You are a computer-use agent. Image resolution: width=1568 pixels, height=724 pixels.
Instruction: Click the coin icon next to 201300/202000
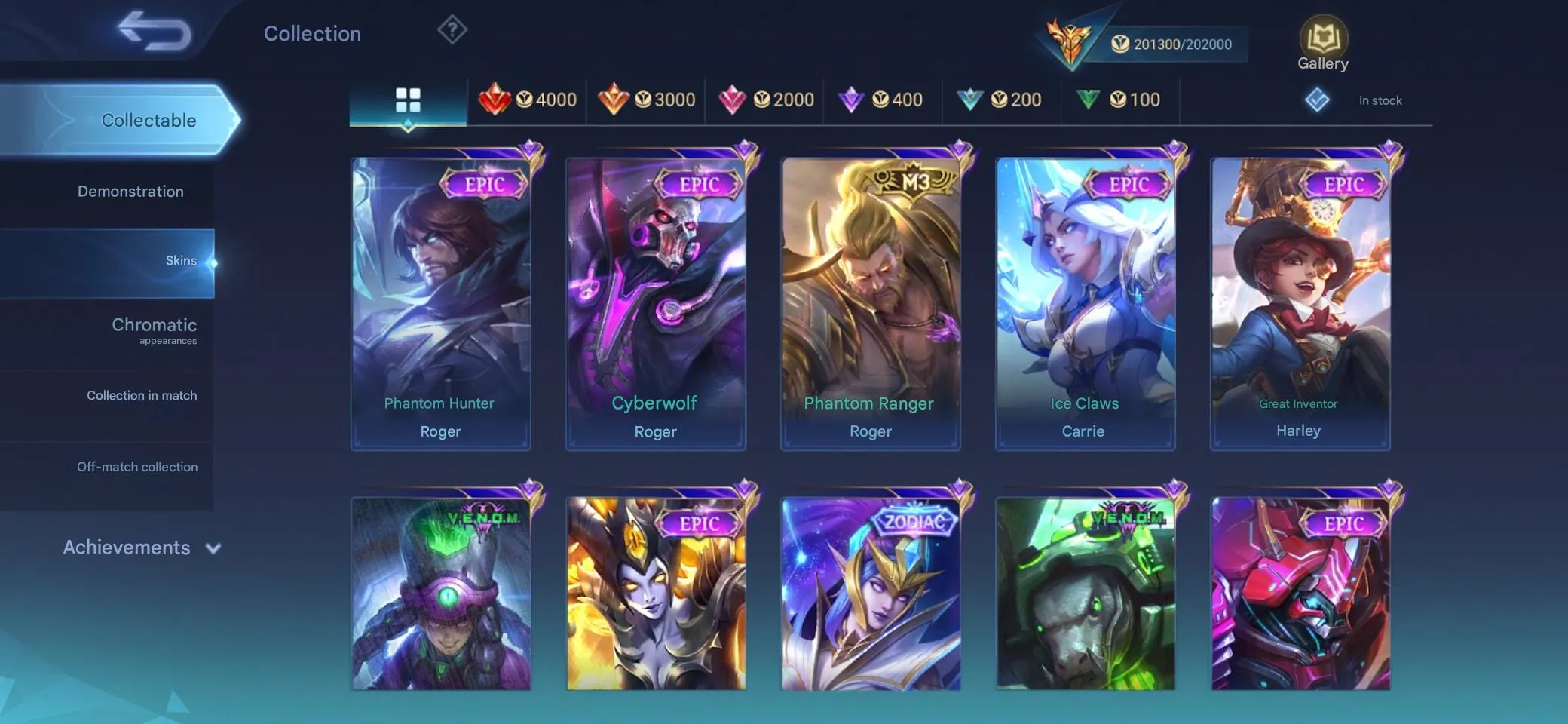pyautogui.click(x=1119, y=44)
